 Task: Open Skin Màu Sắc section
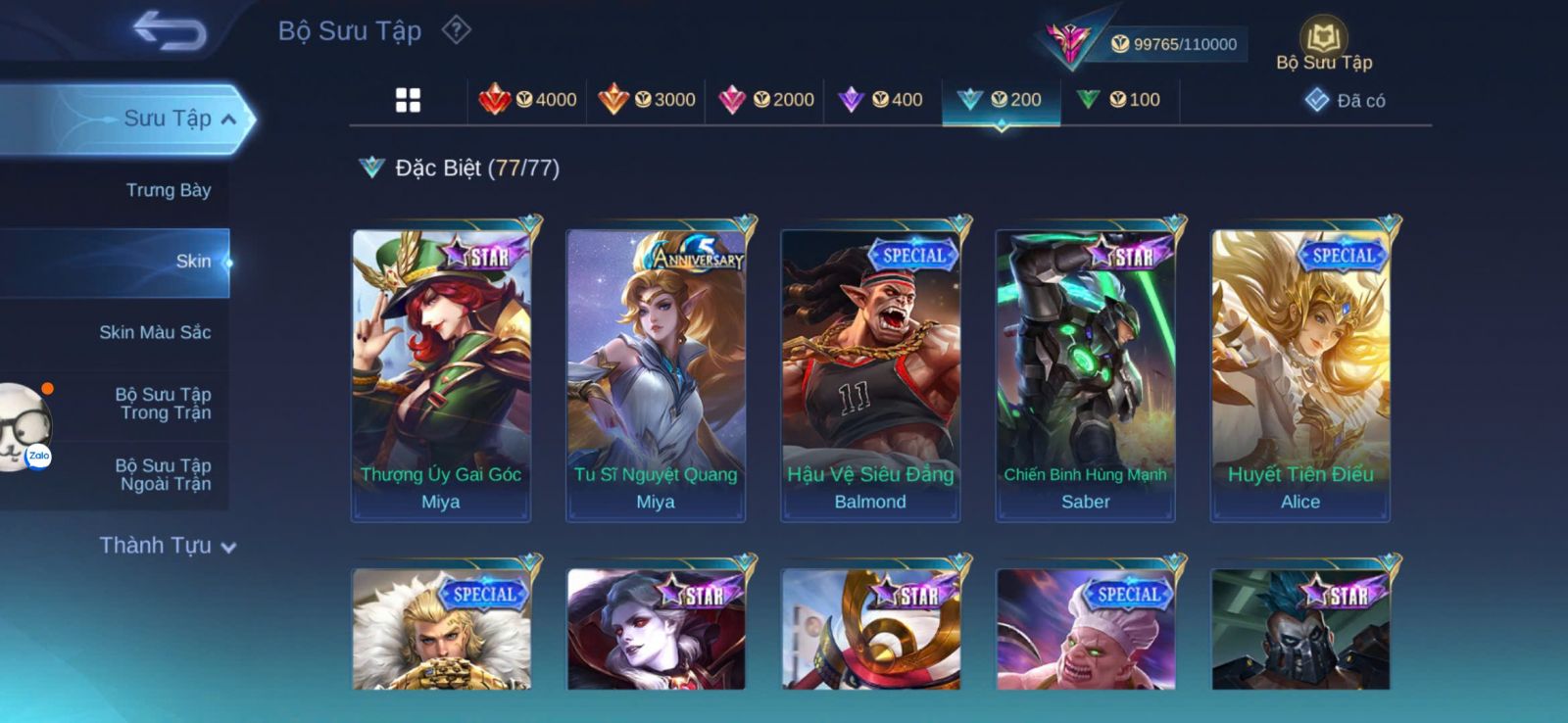point(155,332)
